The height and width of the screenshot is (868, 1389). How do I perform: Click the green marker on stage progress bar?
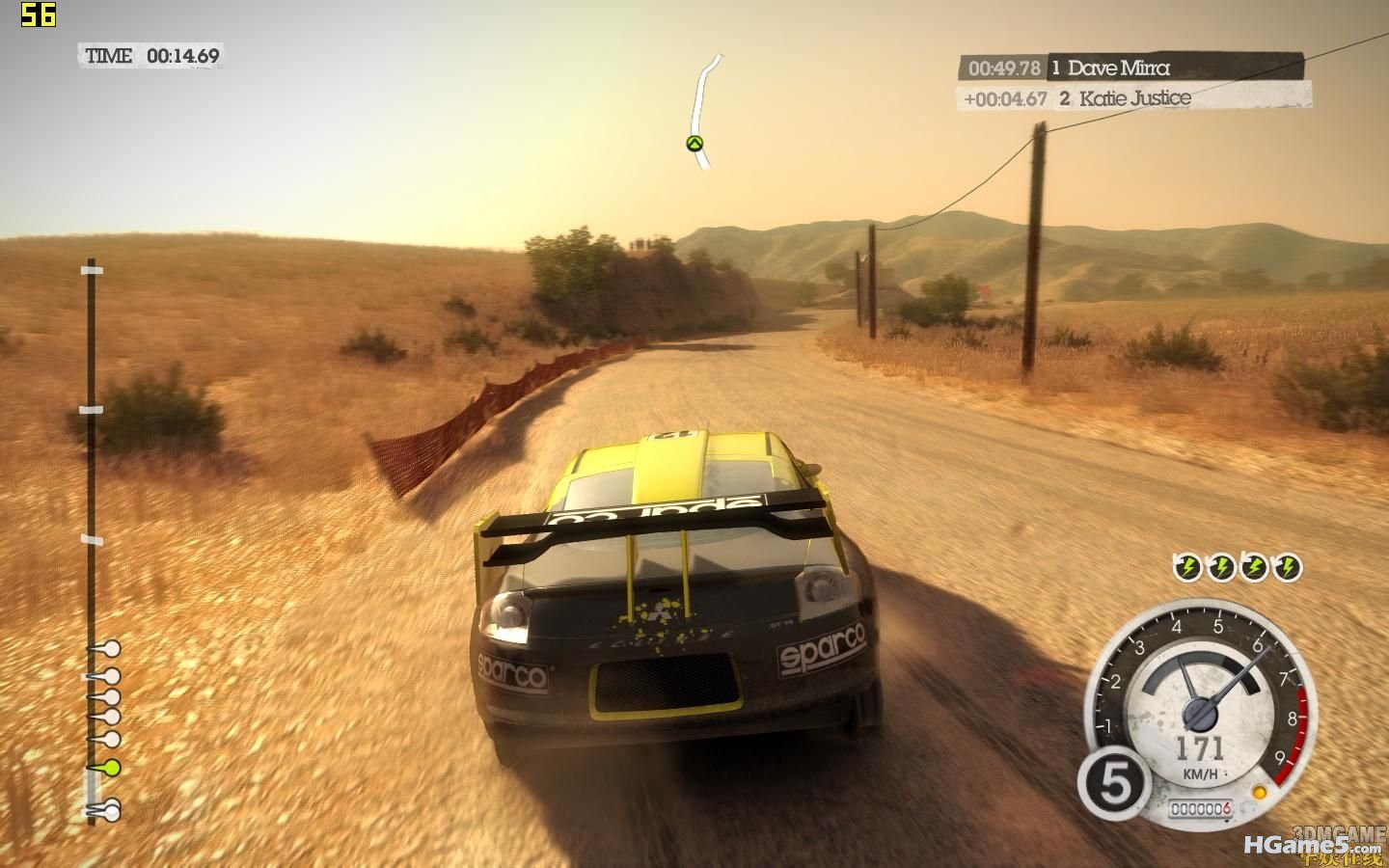111,768
